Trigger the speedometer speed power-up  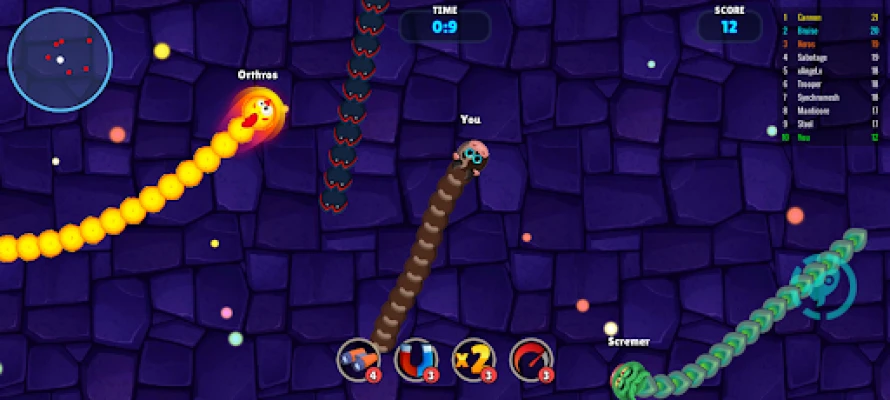(x=531, y=360)
